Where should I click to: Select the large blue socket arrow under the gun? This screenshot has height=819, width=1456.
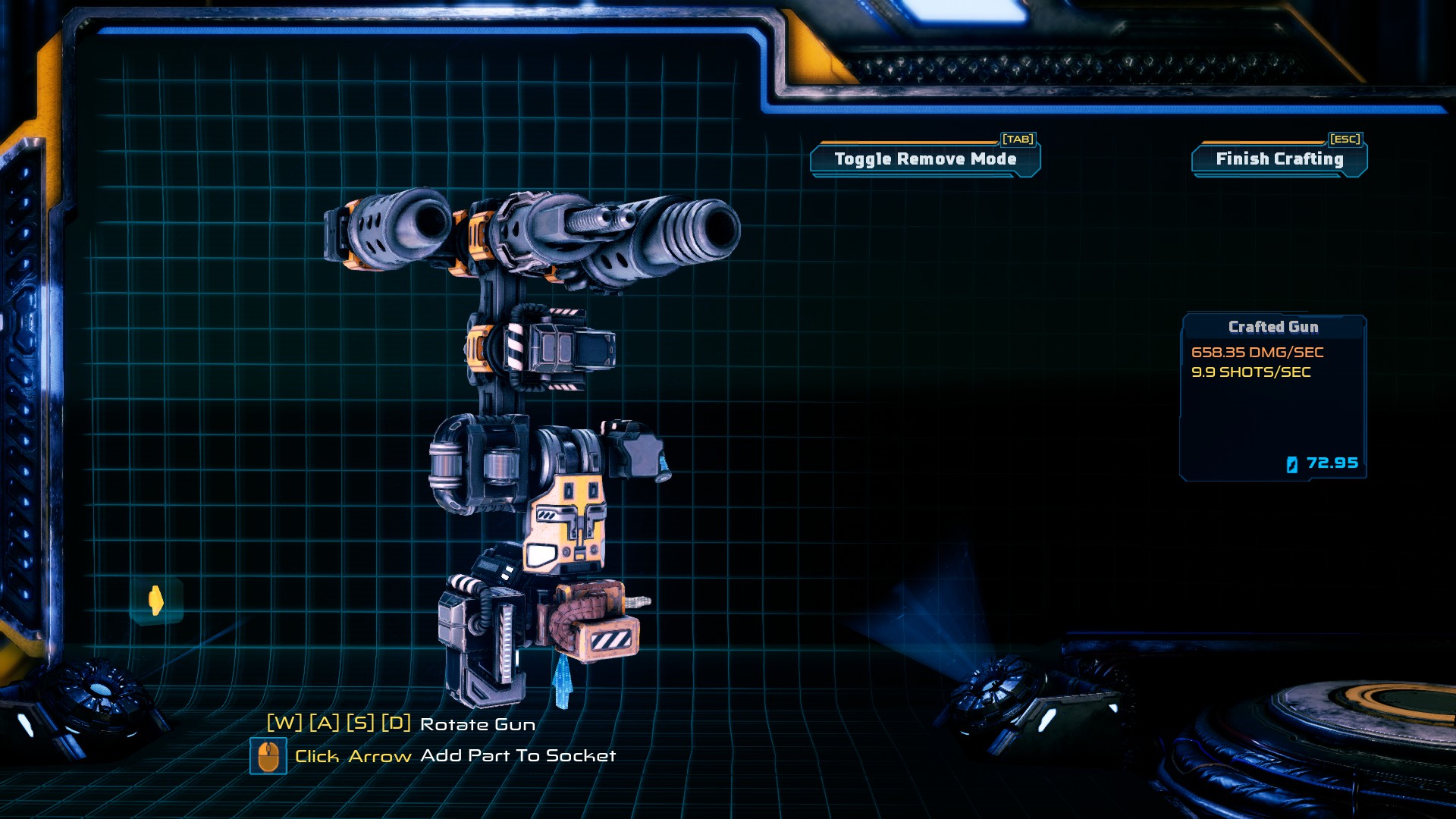click(x=562, y=680)
